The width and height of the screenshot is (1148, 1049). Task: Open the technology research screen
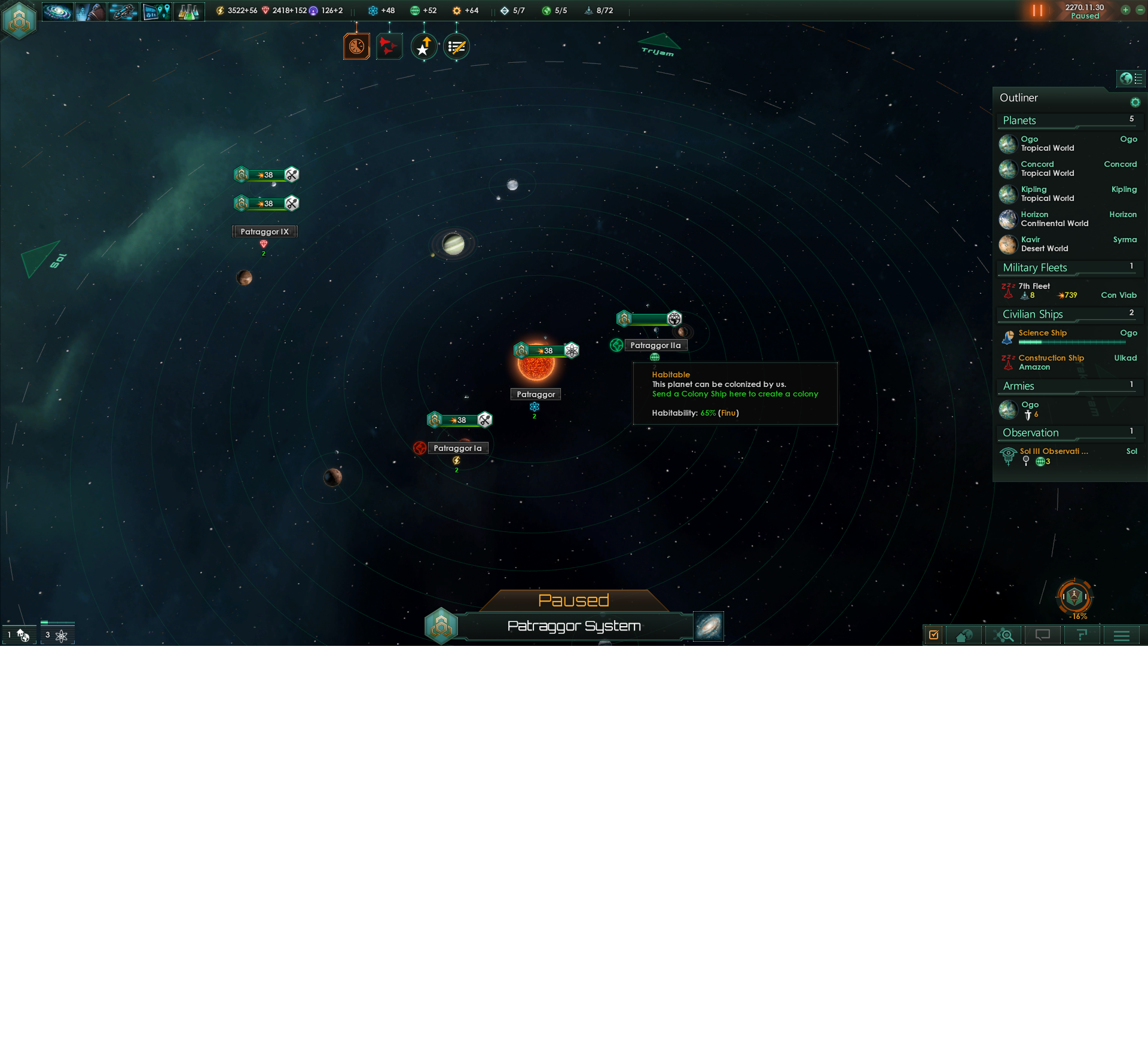(x=189, y=10)
